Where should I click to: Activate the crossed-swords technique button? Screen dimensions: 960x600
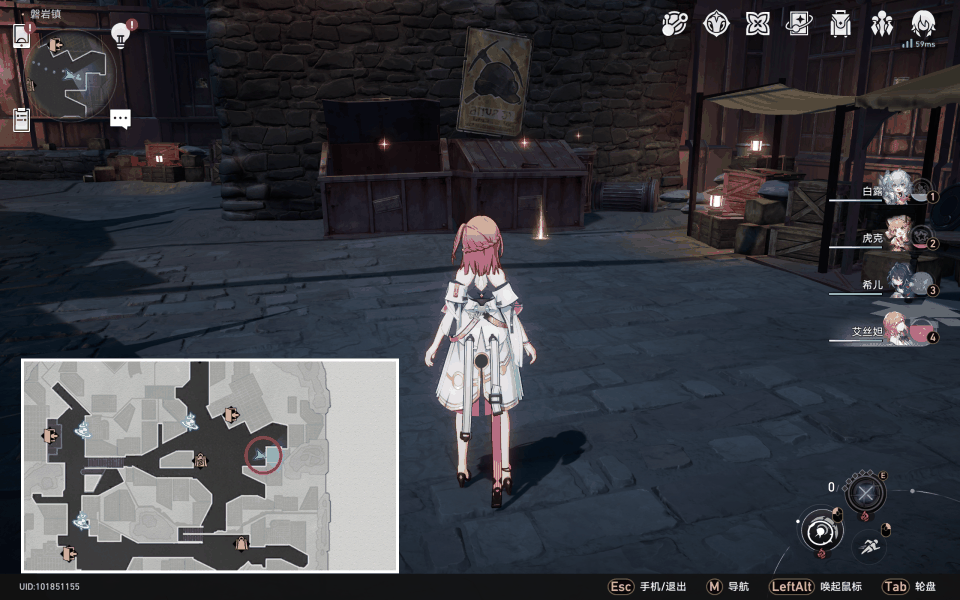click(x=865, y=493)
